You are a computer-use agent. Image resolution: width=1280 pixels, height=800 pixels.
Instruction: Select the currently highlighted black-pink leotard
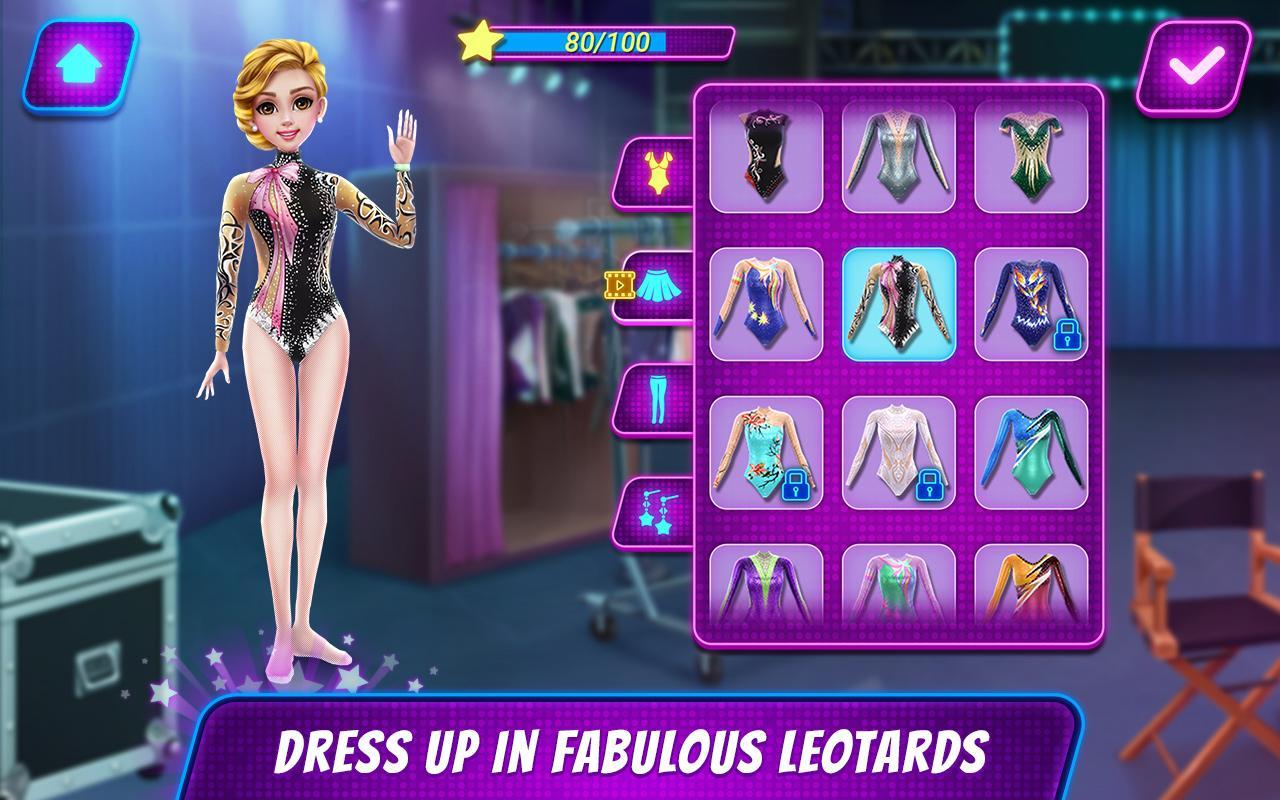tap(899, 300)
